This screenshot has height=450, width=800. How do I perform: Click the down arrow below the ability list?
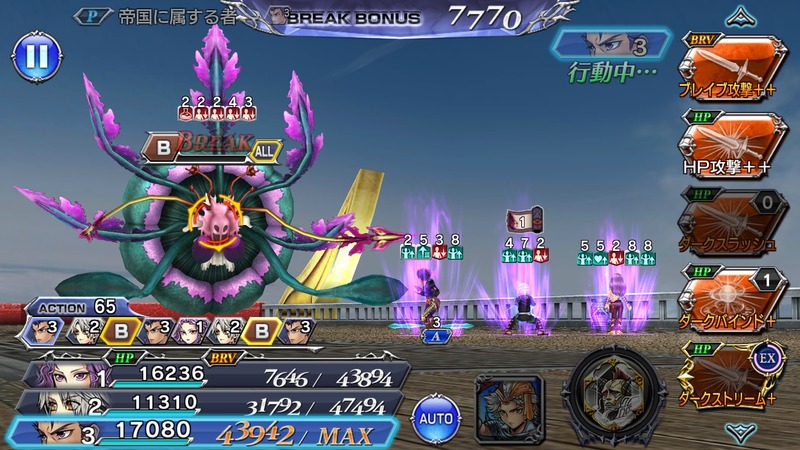pos(739,433)
